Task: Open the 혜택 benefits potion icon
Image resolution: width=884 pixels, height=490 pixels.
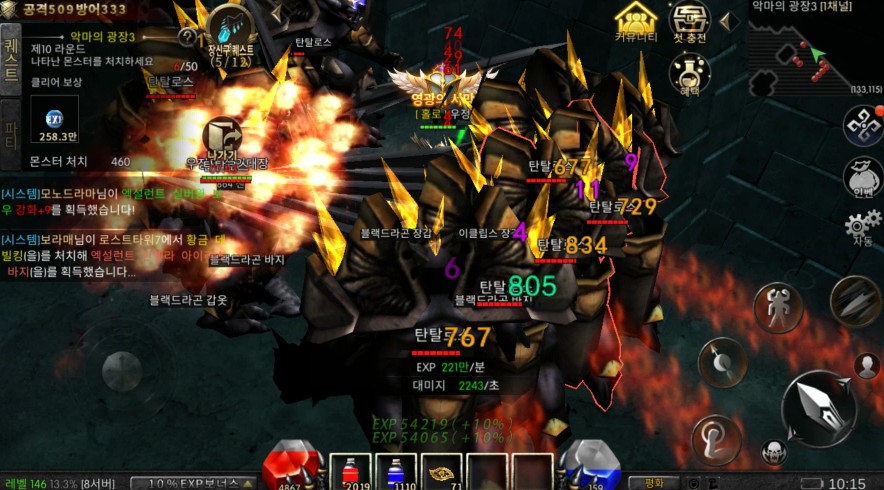Action: (689, 73)
